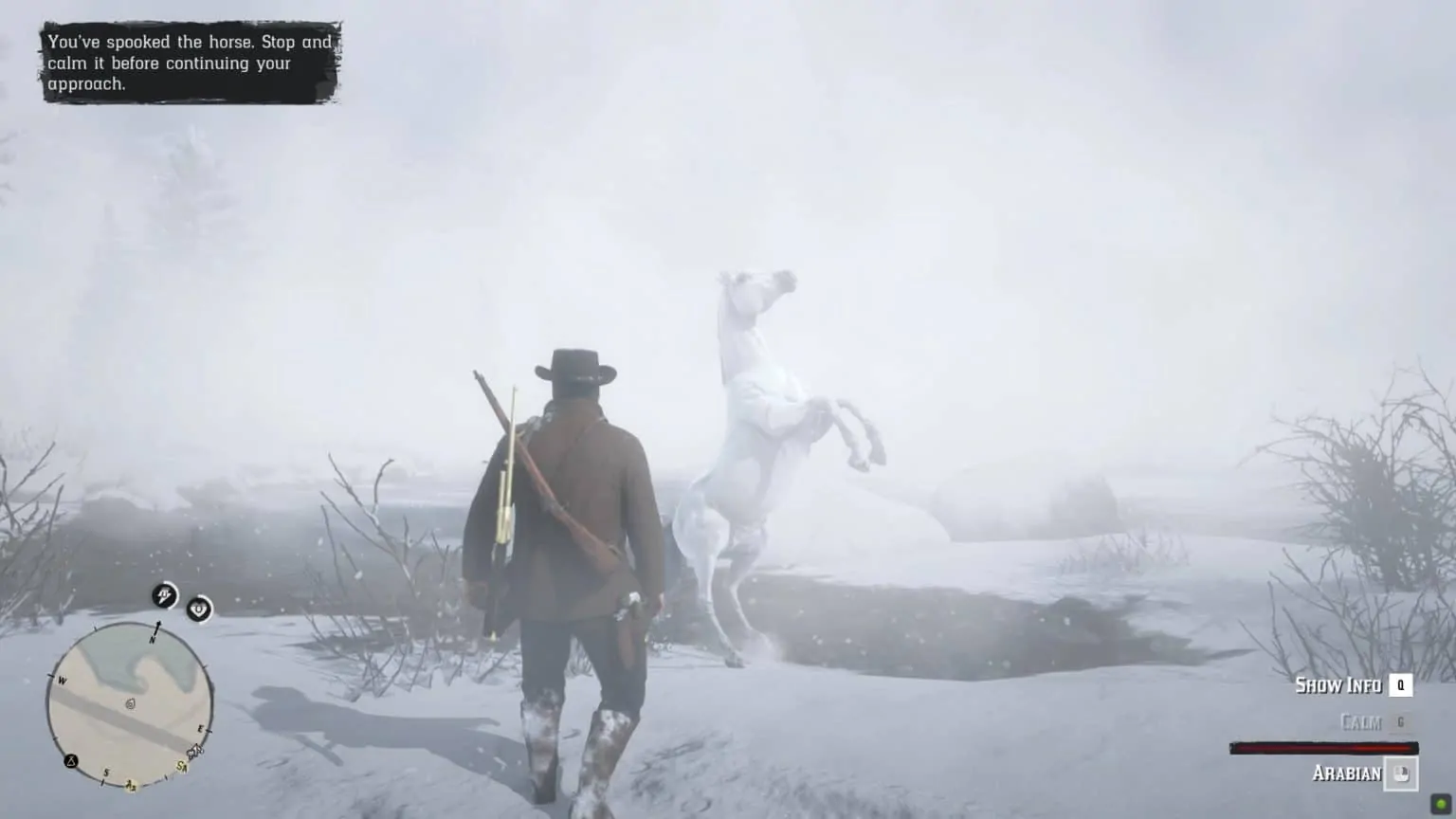
Task: Click the Show Info action label
Action: click(x=1339, y=685)
